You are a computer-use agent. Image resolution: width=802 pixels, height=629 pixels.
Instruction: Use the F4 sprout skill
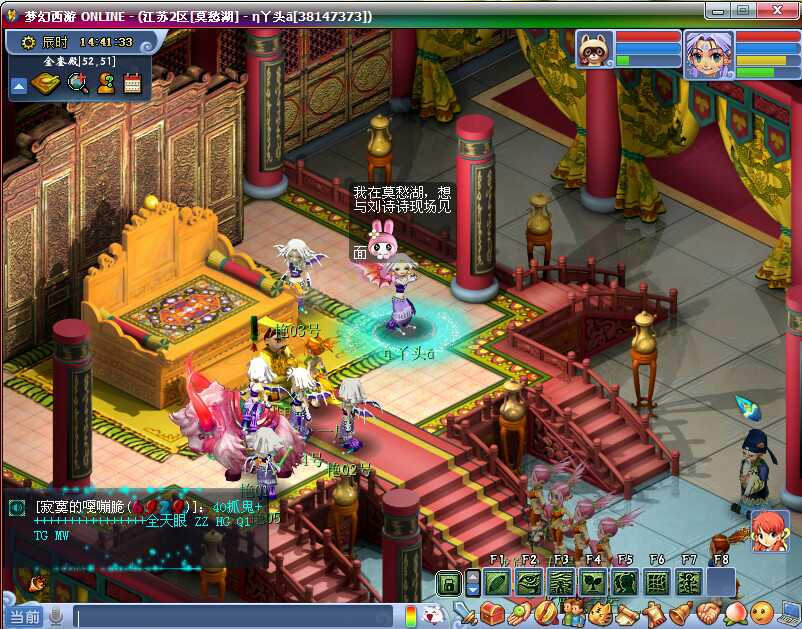tap(594, 583)
